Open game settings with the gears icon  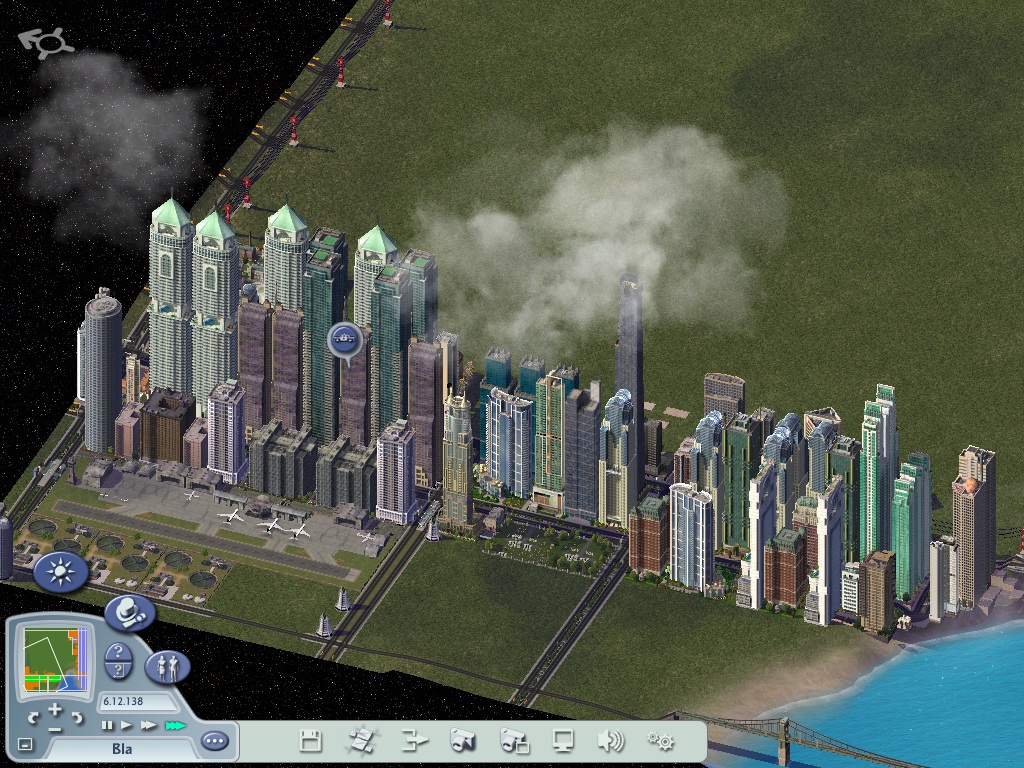(660, 741)
